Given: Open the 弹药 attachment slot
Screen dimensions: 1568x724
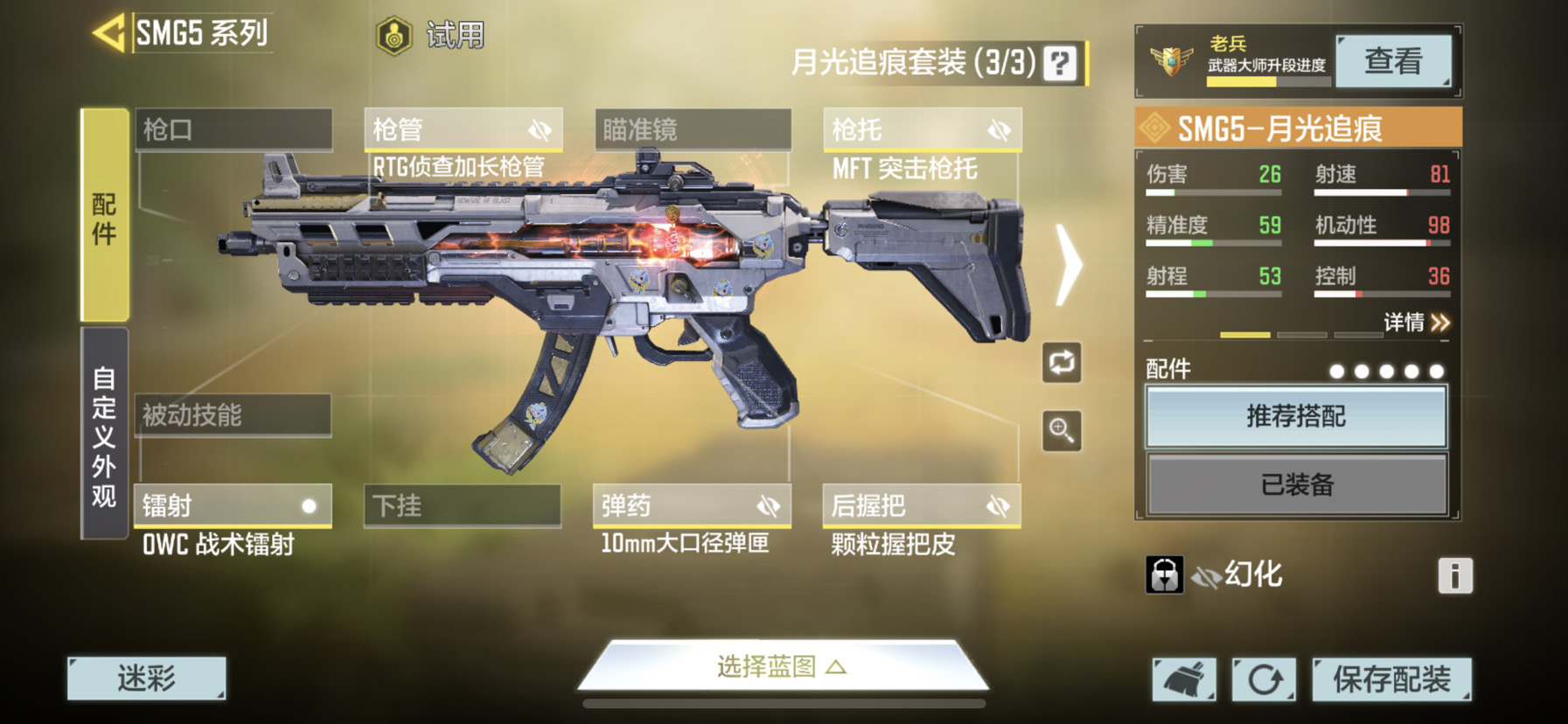Looking at the screenshot, I should (692, 506).
